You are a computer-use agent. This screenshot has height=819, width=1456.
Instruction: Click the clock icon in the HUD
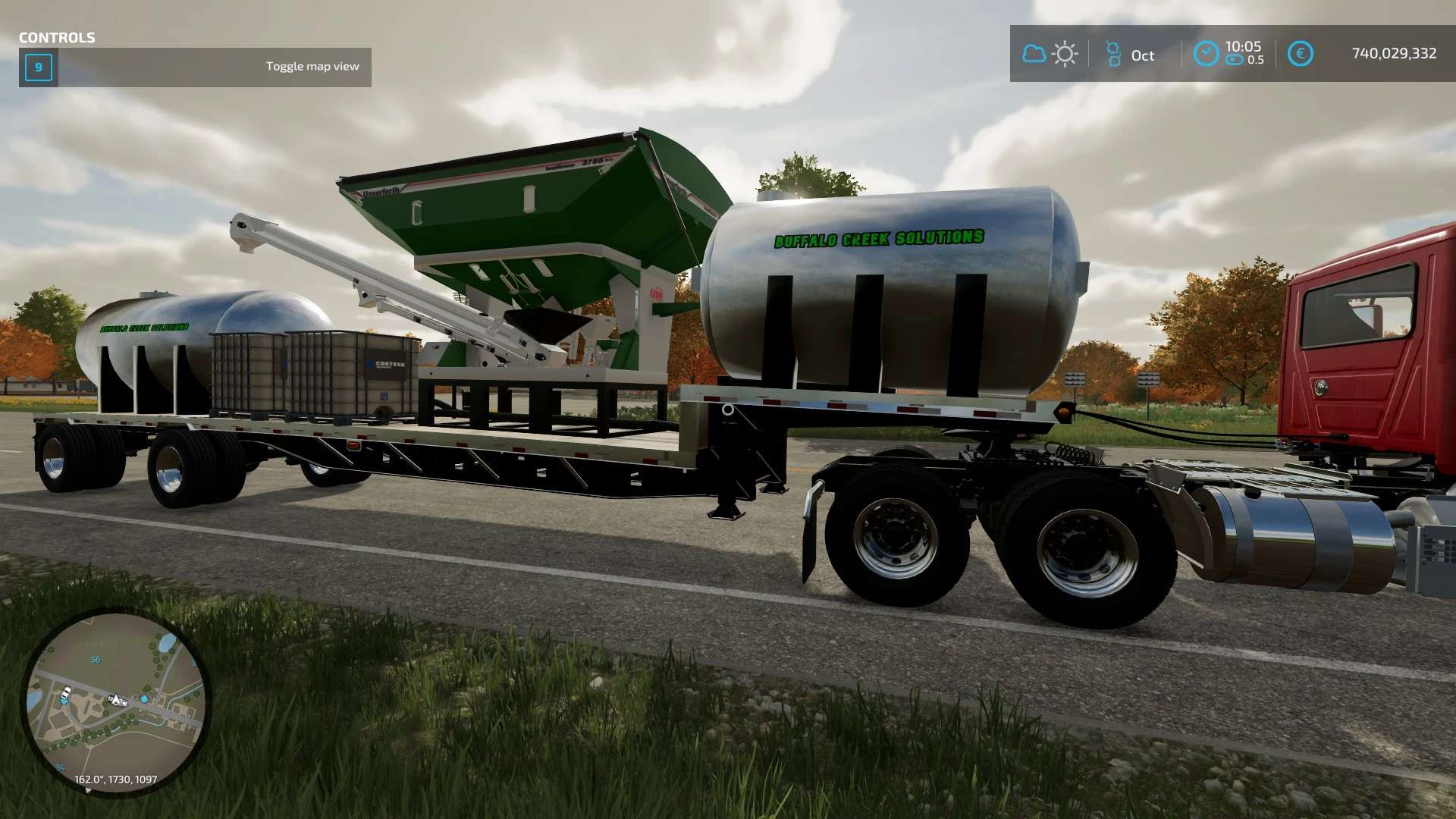tap(1205, 53)
